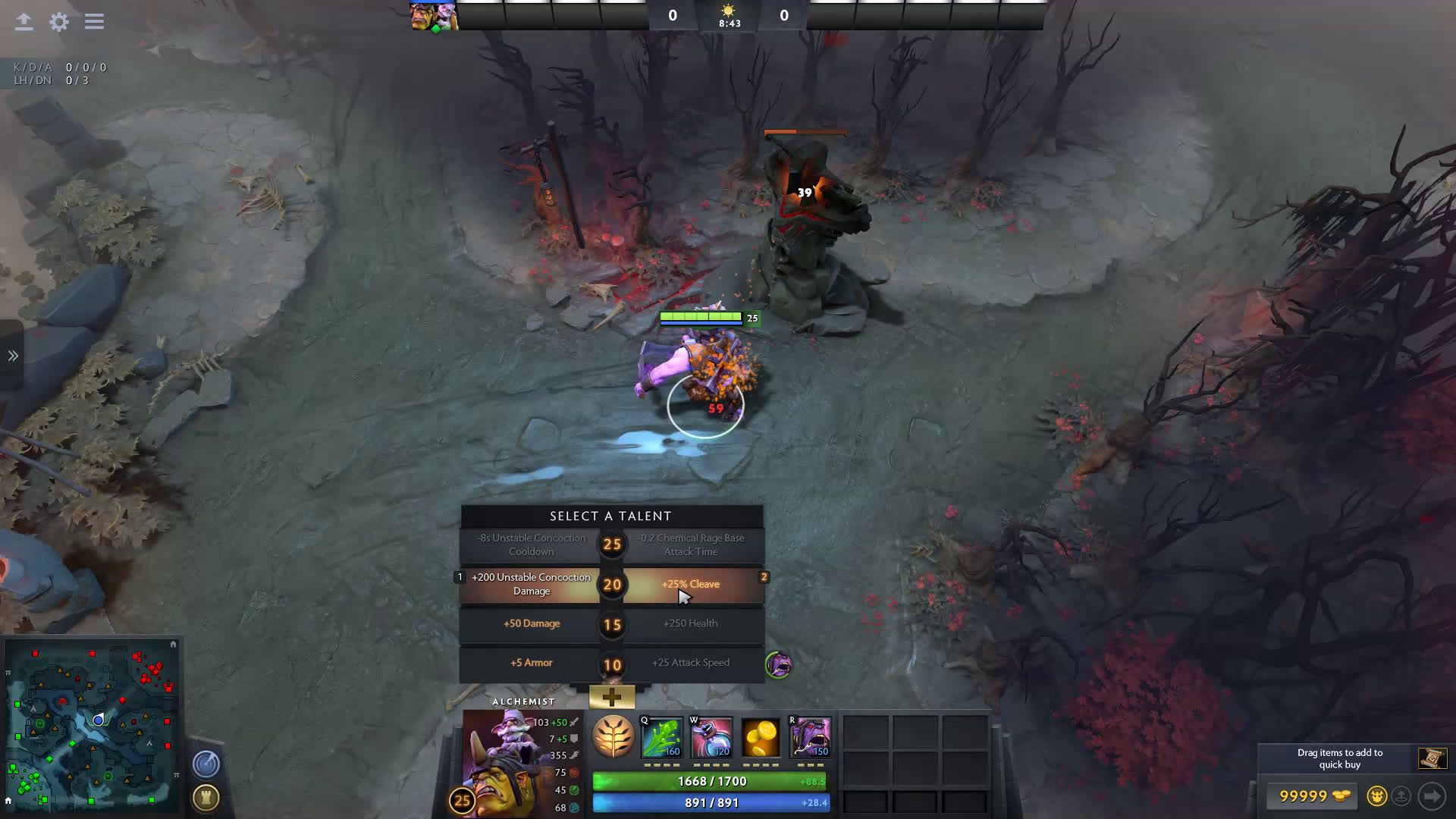Image resolution: width=1456 pixels, height=819 pixels.
Task: Activate the Glyph of Fortification tower button
Action: 206,798
